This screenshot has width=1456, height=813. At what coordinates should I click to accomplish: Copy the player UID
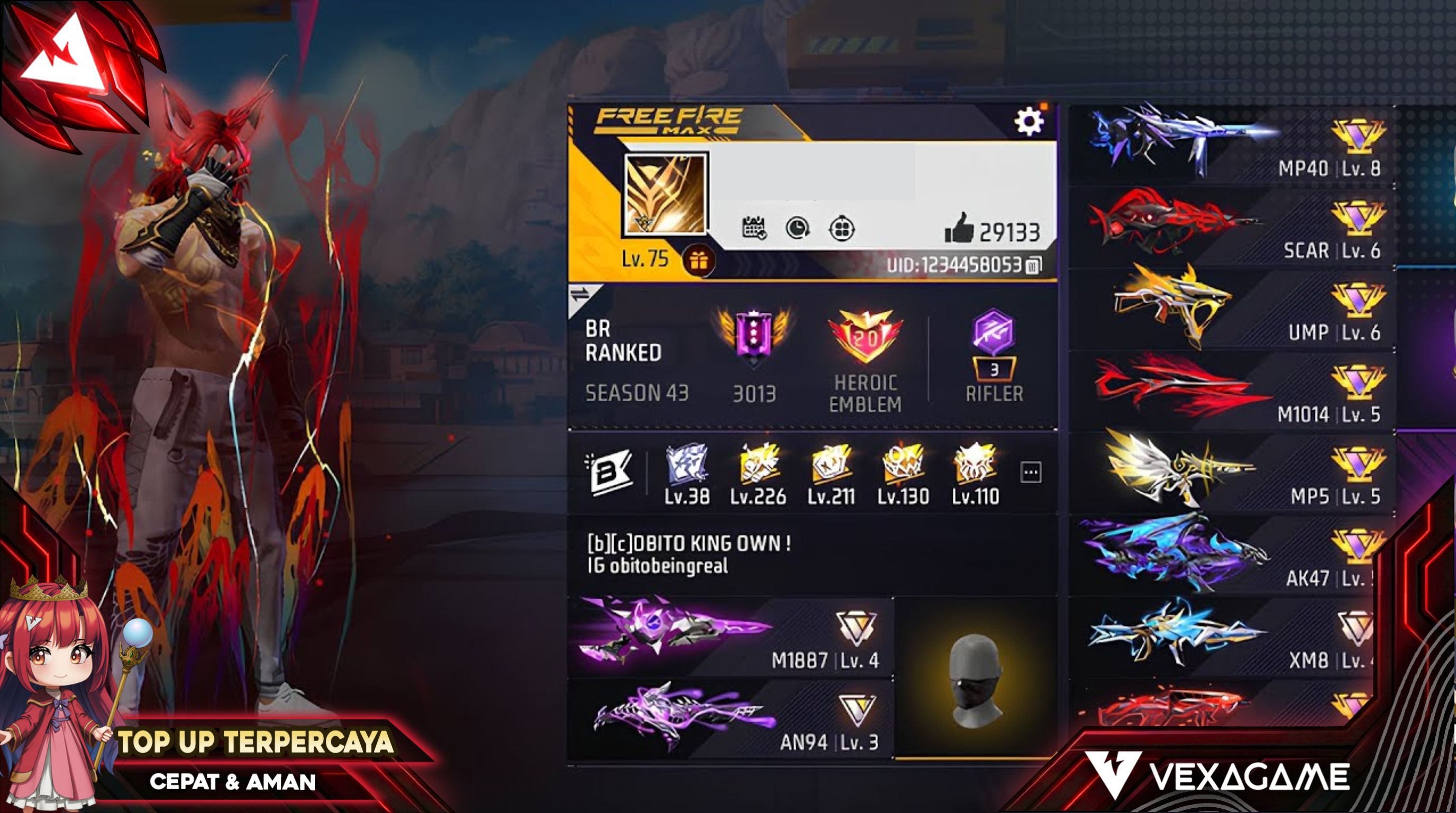tap(1033, 265)
